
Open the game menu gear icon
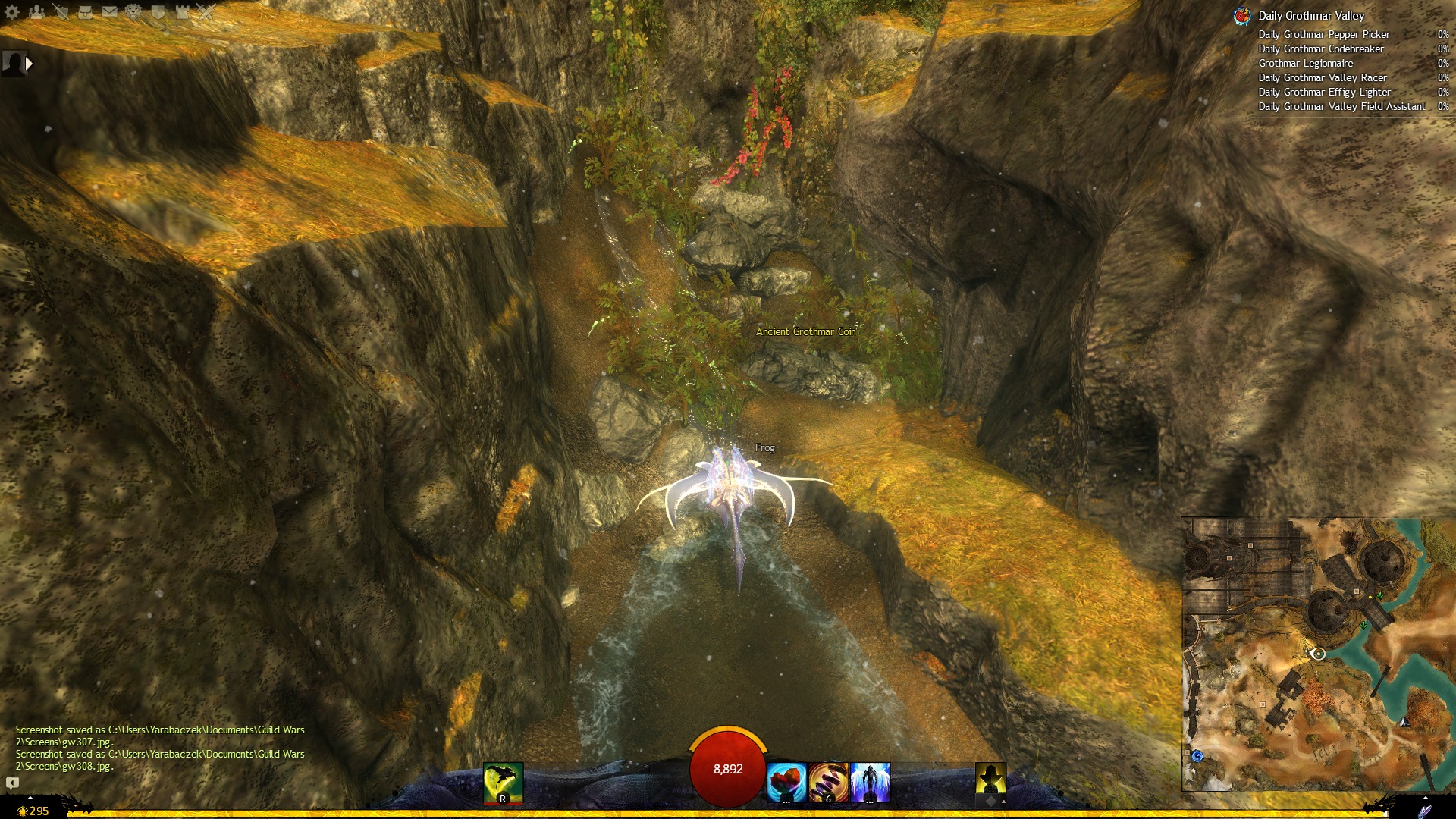pos(12,11)
